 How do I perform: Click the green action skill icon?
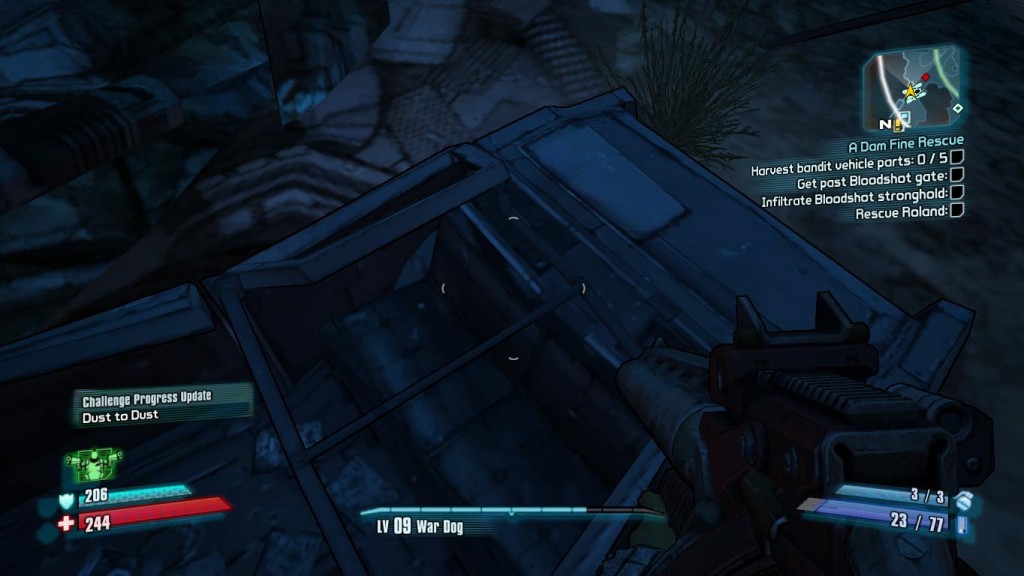[93, 463]
